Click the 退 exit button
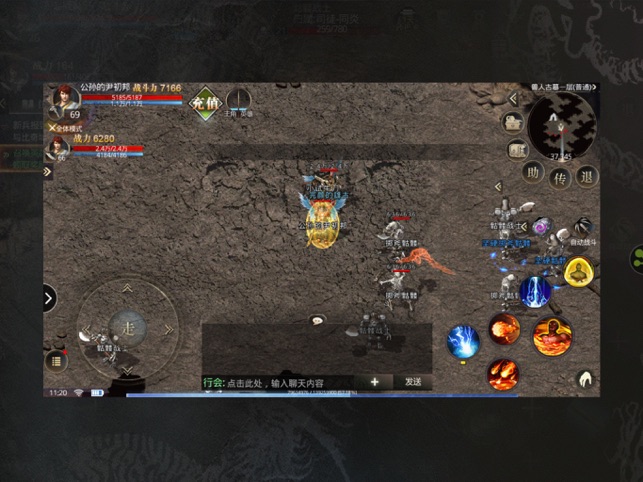Image resolution: width=643 pixels, height=482 pixels. pos(587,177)
